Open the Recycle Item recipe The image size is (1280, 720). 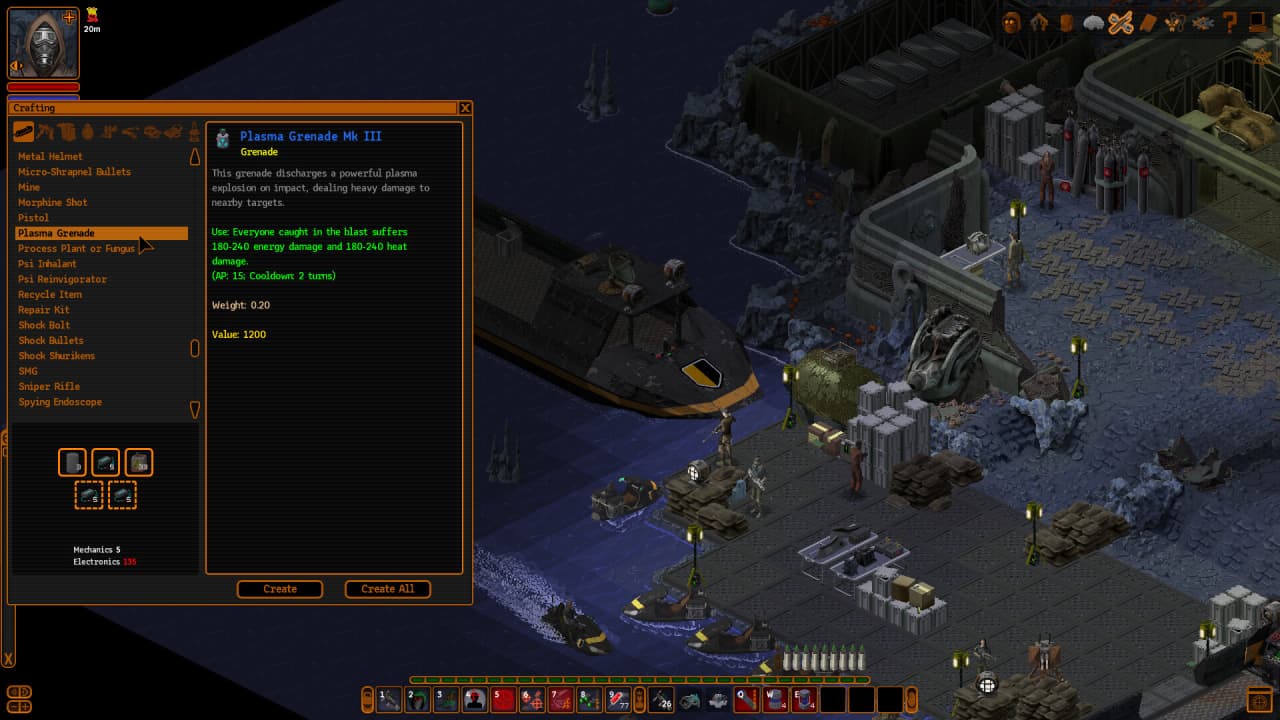point(50,295)
